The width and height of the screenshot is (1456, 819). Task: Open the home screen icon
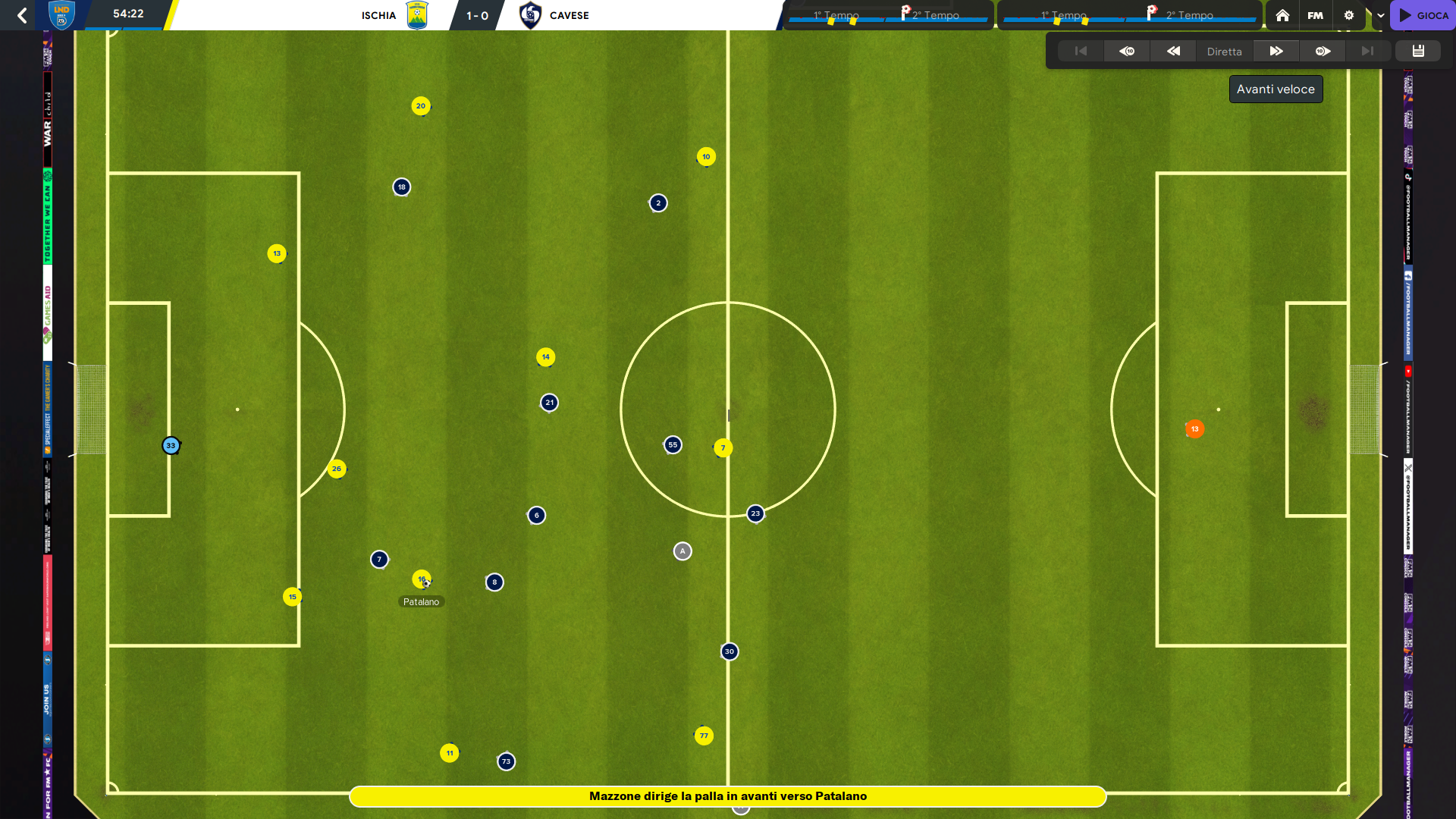pyautogui.click(x=1282, y=15)
